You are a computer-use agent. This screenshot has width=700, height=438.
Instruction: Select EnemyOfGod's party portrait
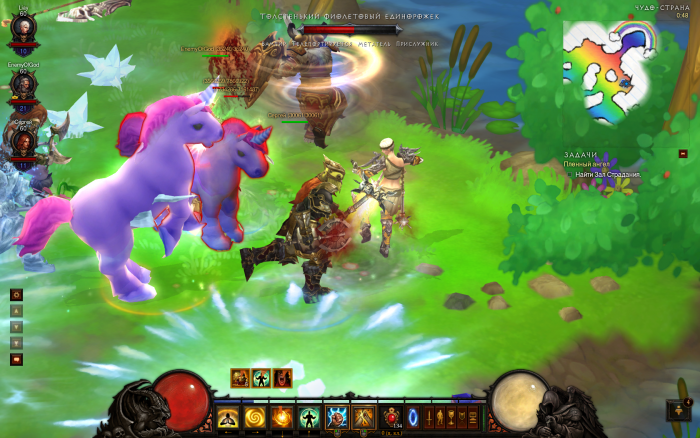click(23, 86)
